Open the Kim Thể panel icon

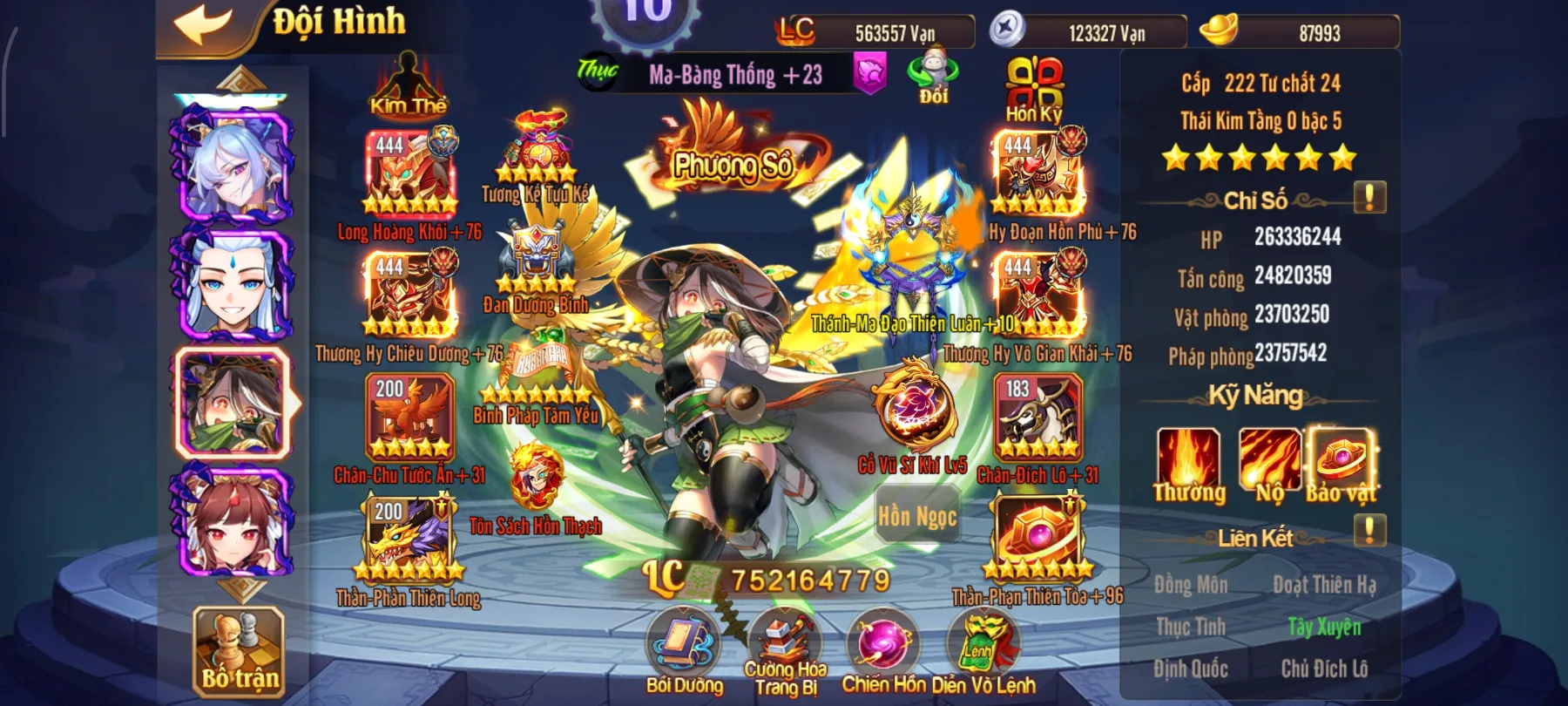click(x=406, y=83)
